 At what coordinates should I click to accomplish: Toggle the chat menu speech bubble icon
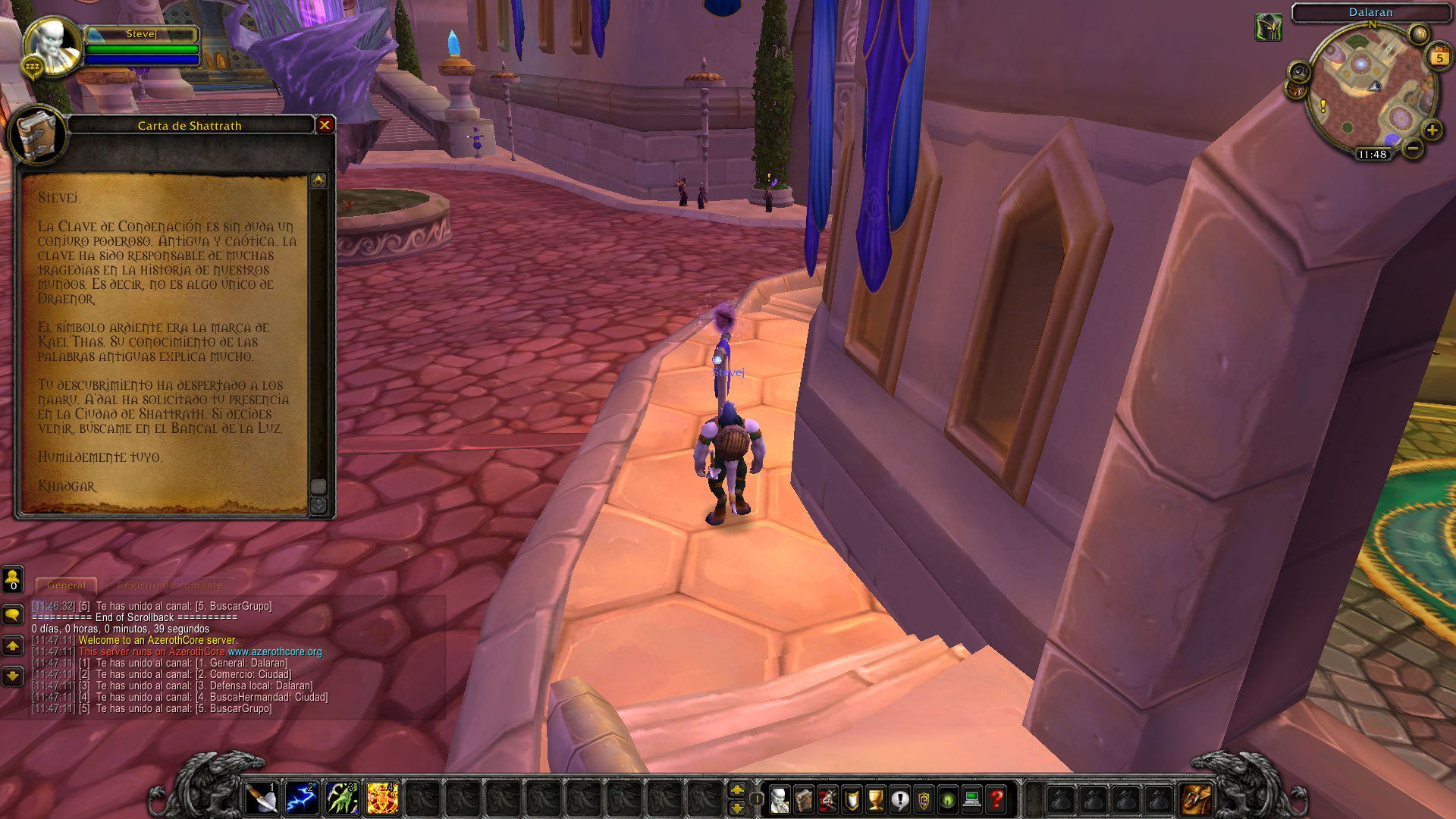coord(12,615)
